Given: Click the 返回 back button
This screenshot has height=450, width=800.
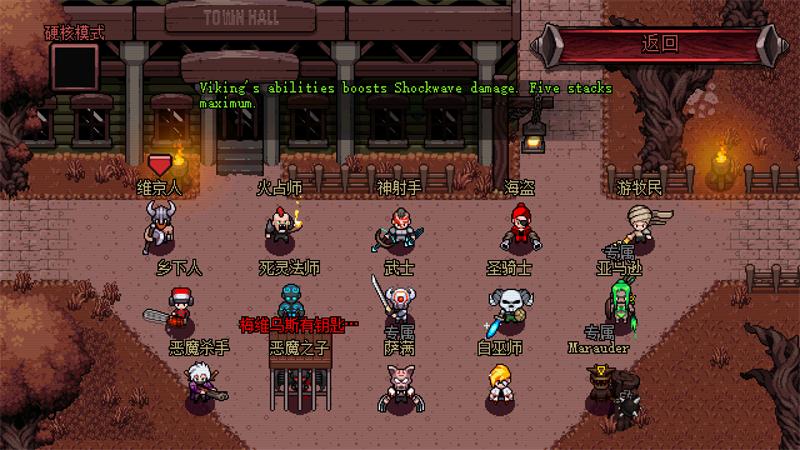Looking at the screenshot, I should click(659, 44).
